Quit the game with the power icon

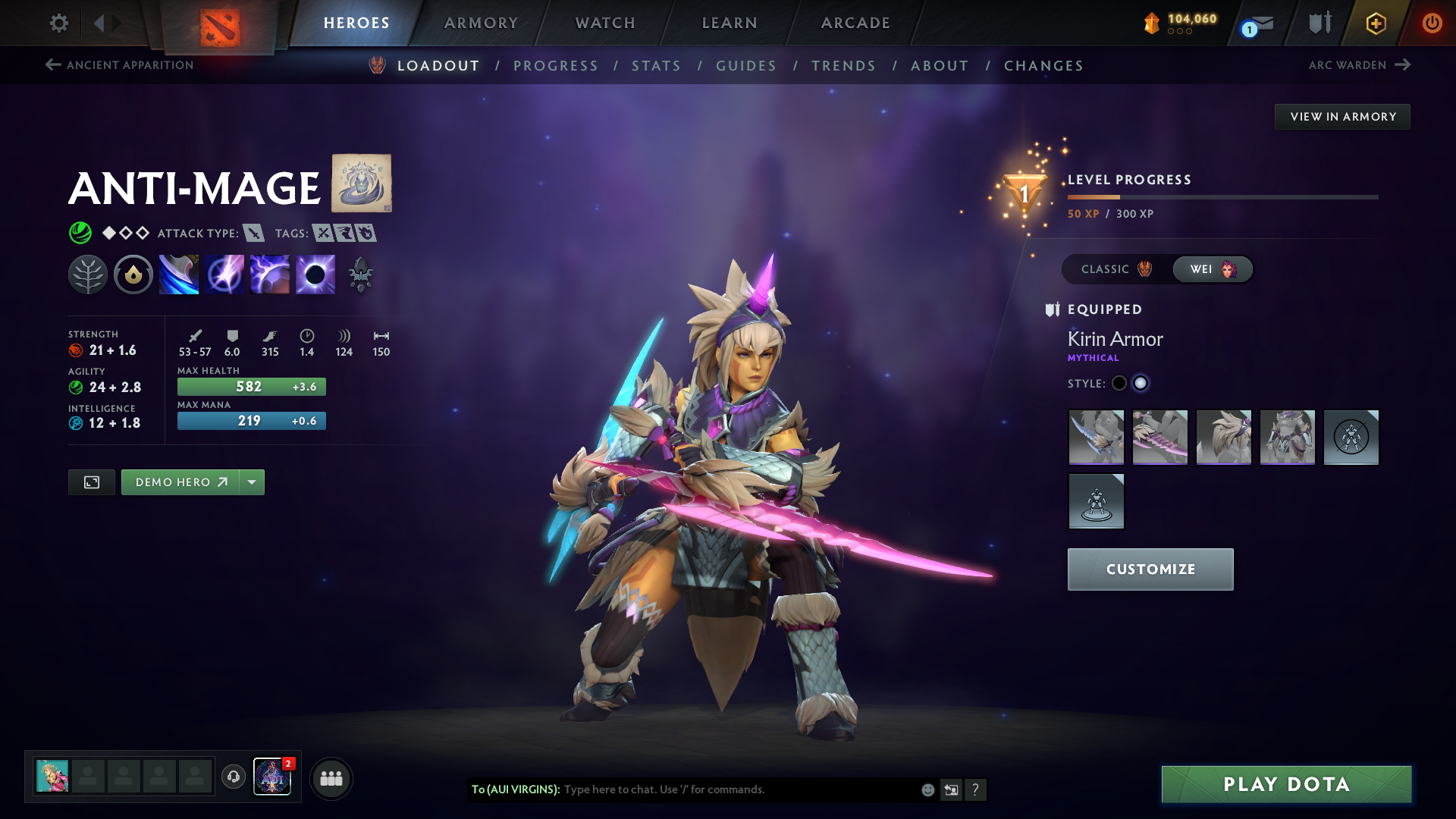pyautogui.click(x=1432, y=23)
